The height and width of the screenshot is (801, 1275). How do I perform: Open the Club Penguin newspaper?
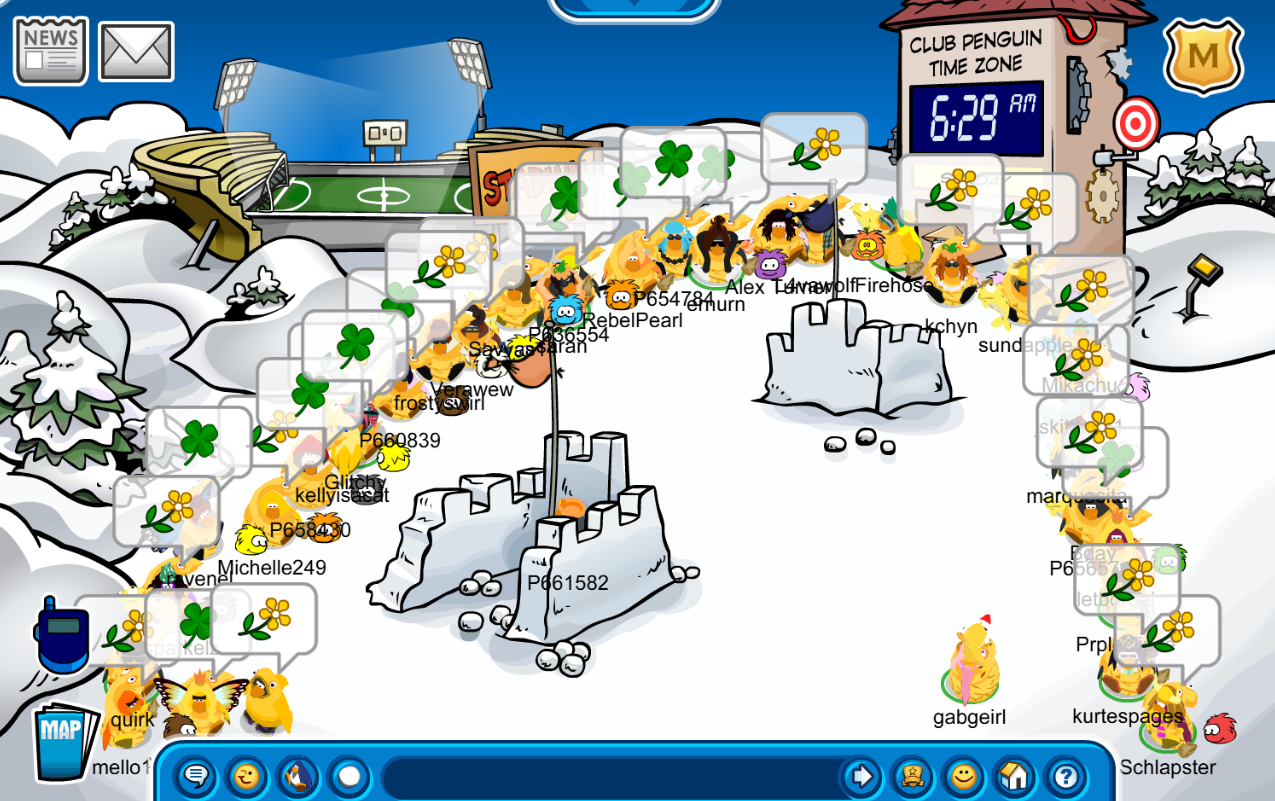pyautogui.click(x=50, y=50)
